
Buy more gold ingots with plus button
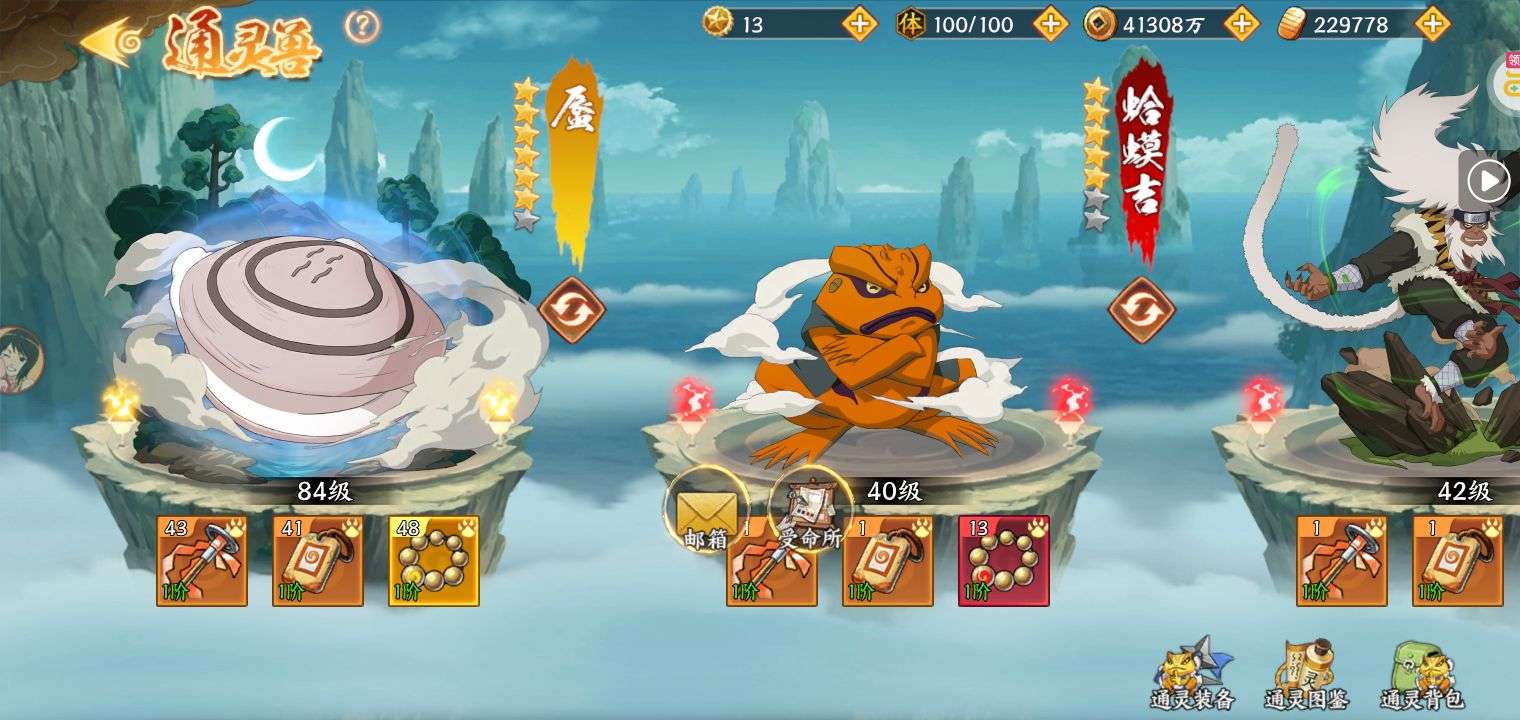pos(1432,23)
